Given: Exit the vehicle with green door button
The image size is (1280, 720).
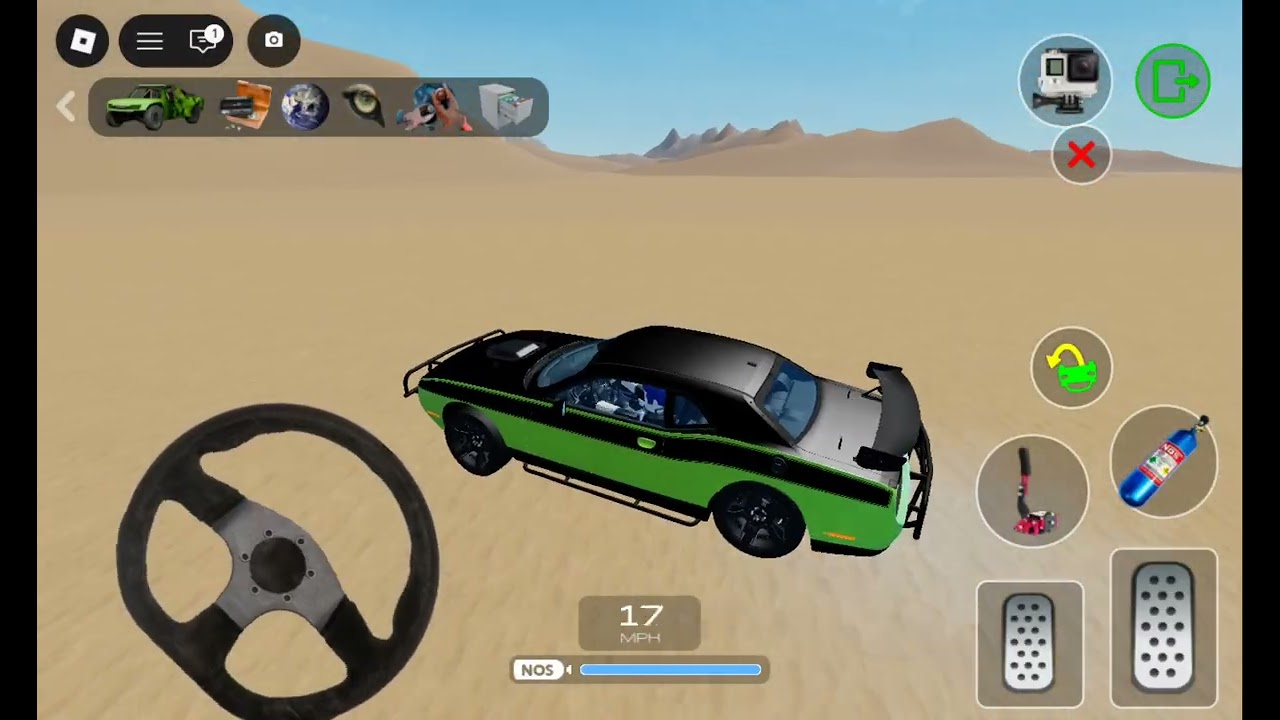Looking at the screenshot, I should [x=1173, y=81].
